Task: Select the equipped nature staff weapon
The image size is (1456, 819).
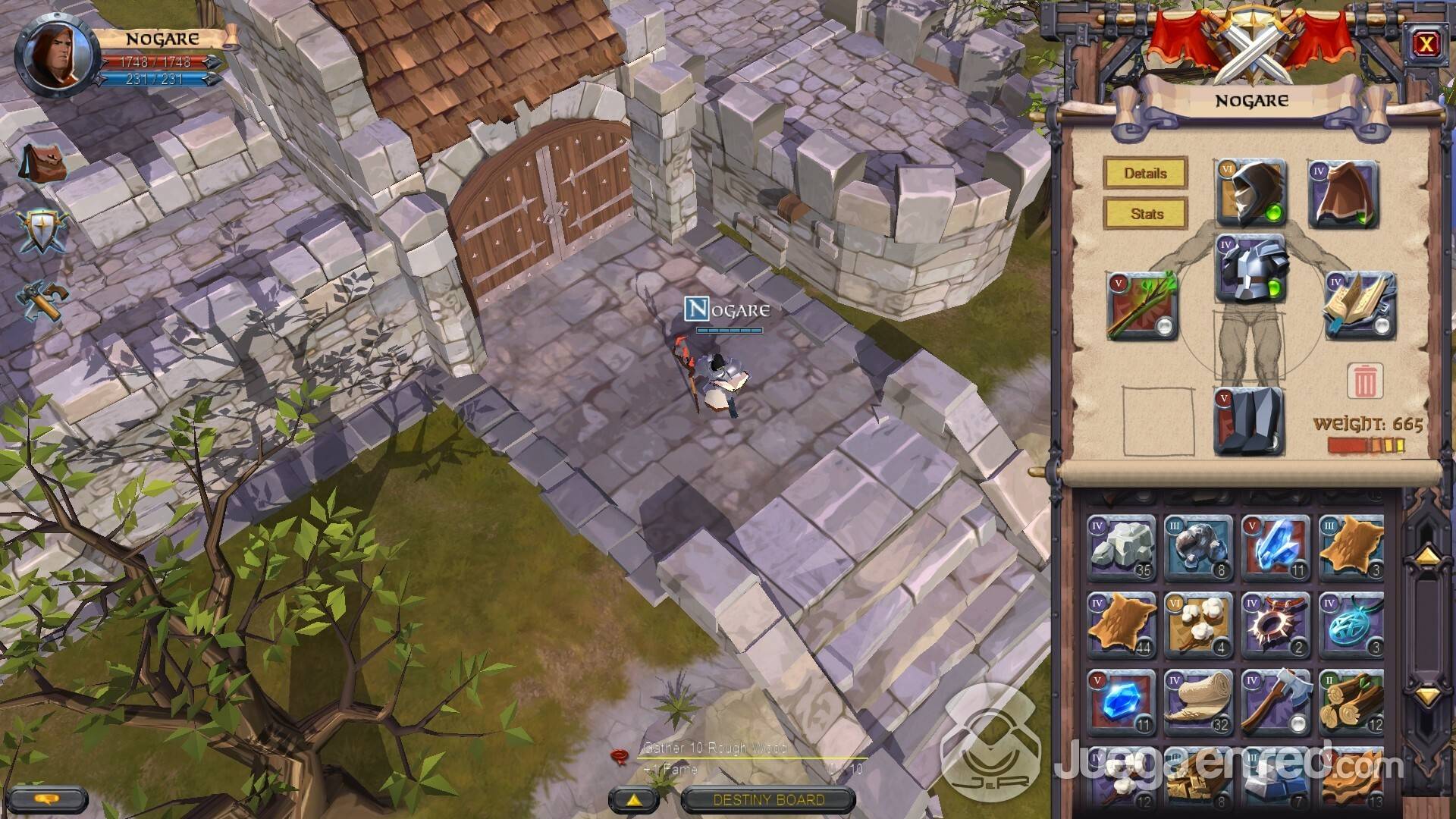Action: pyautogui.click(x=1141, y=306)
